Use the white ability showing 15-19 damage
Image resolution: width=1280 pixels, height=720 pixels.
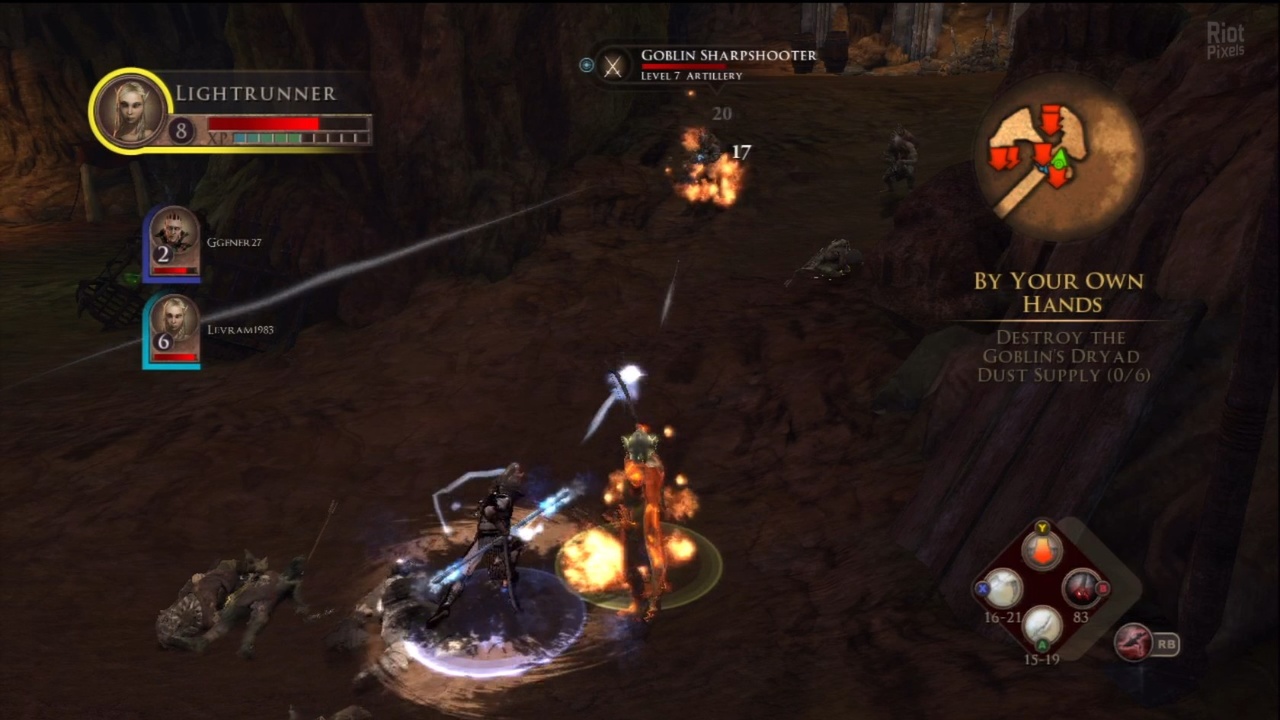point(1042,627)
